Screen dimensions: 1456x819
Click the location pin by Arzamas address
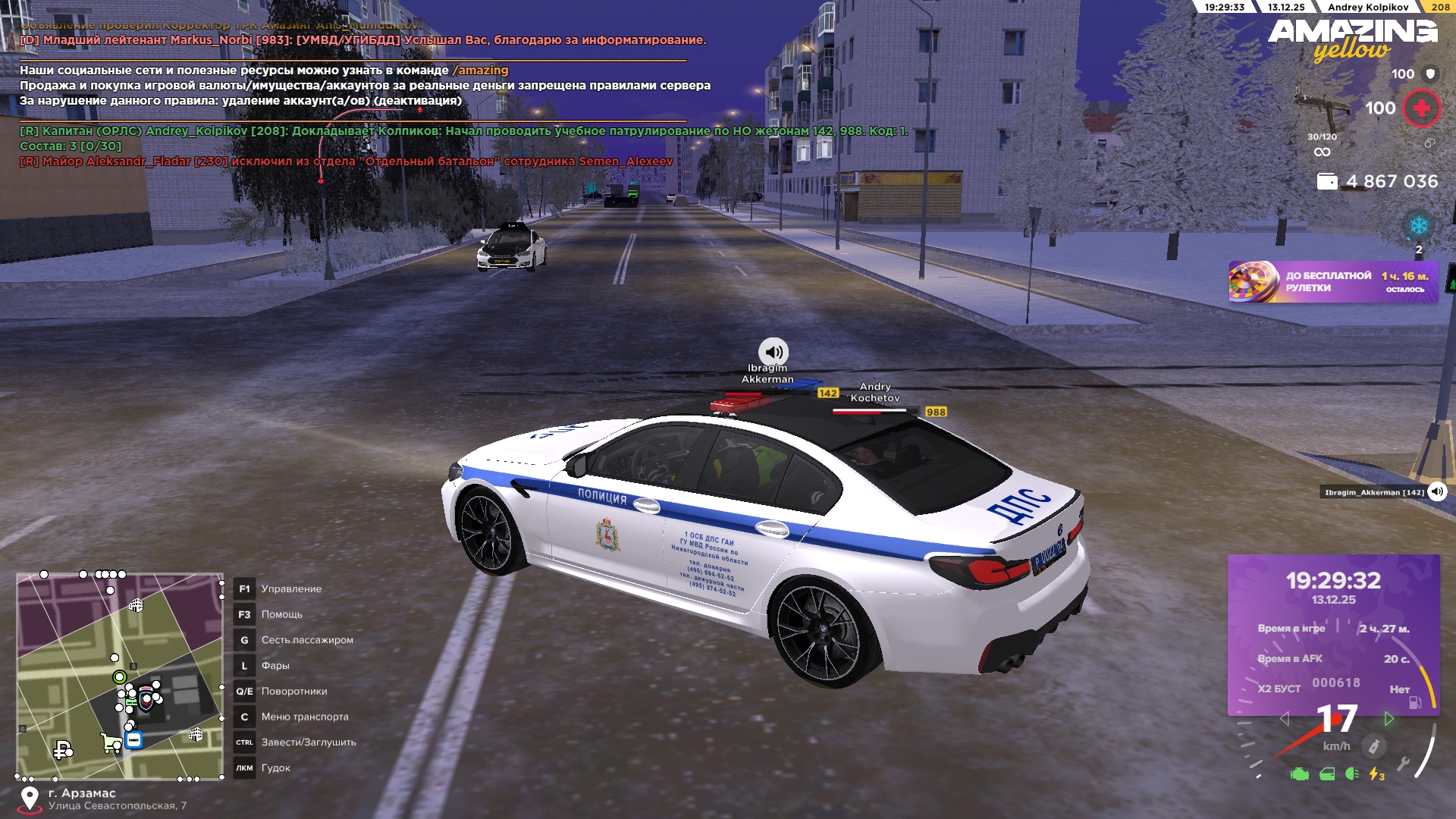[x=30, y=799]
